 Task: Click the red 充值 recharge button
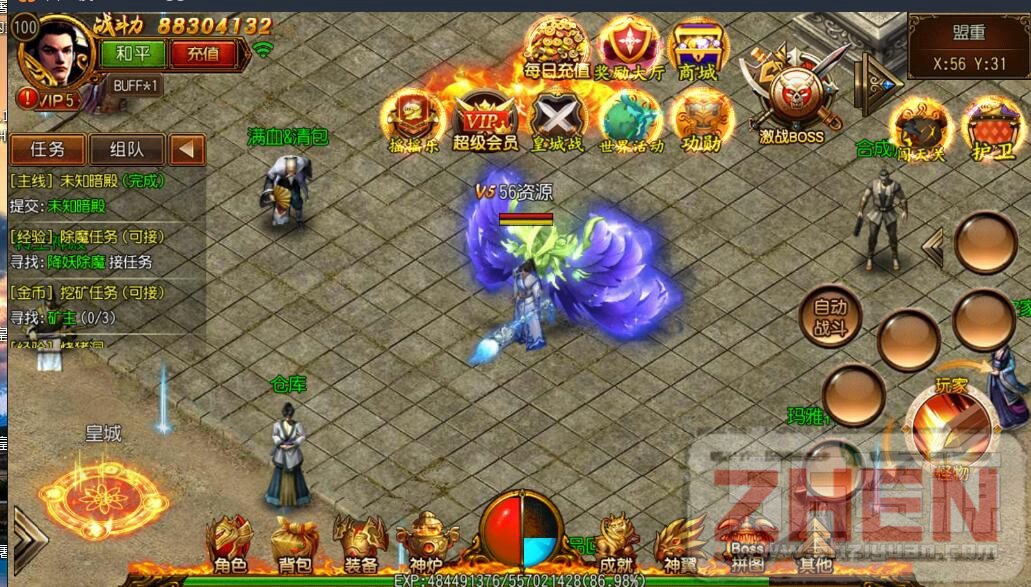[203, 53]
